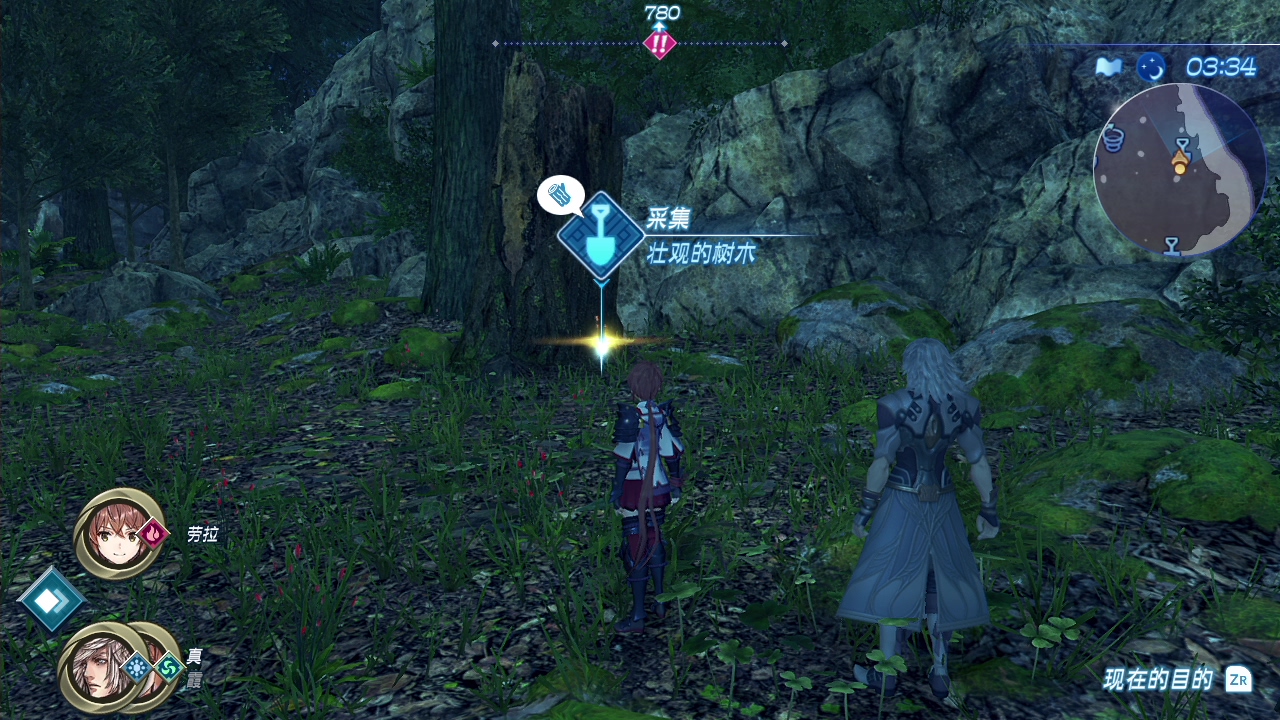Screen dimensions: 1280x720
Task: Click the minimap's bottom collection point marker
Action: tap(1172, 245)
